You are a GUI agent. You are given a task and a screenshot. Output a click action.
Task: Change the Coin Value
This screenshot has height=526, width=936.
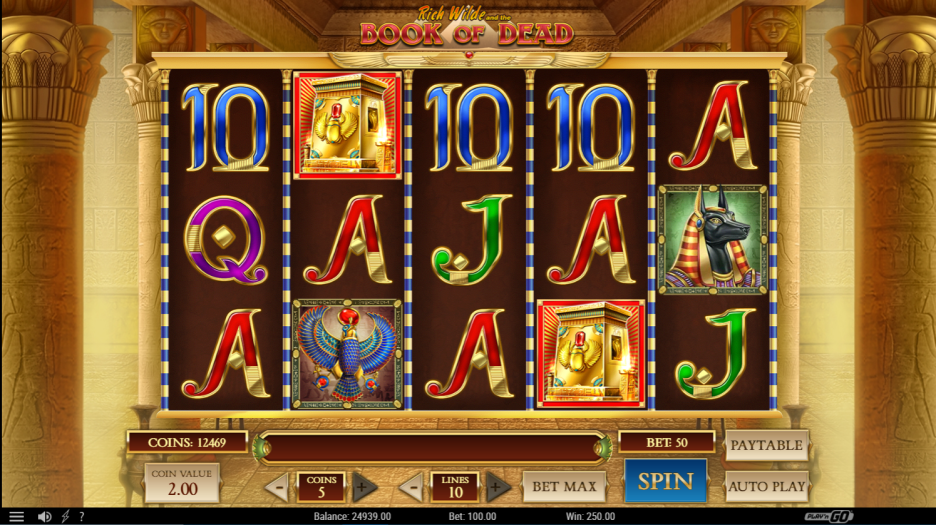tap(182, 483)
